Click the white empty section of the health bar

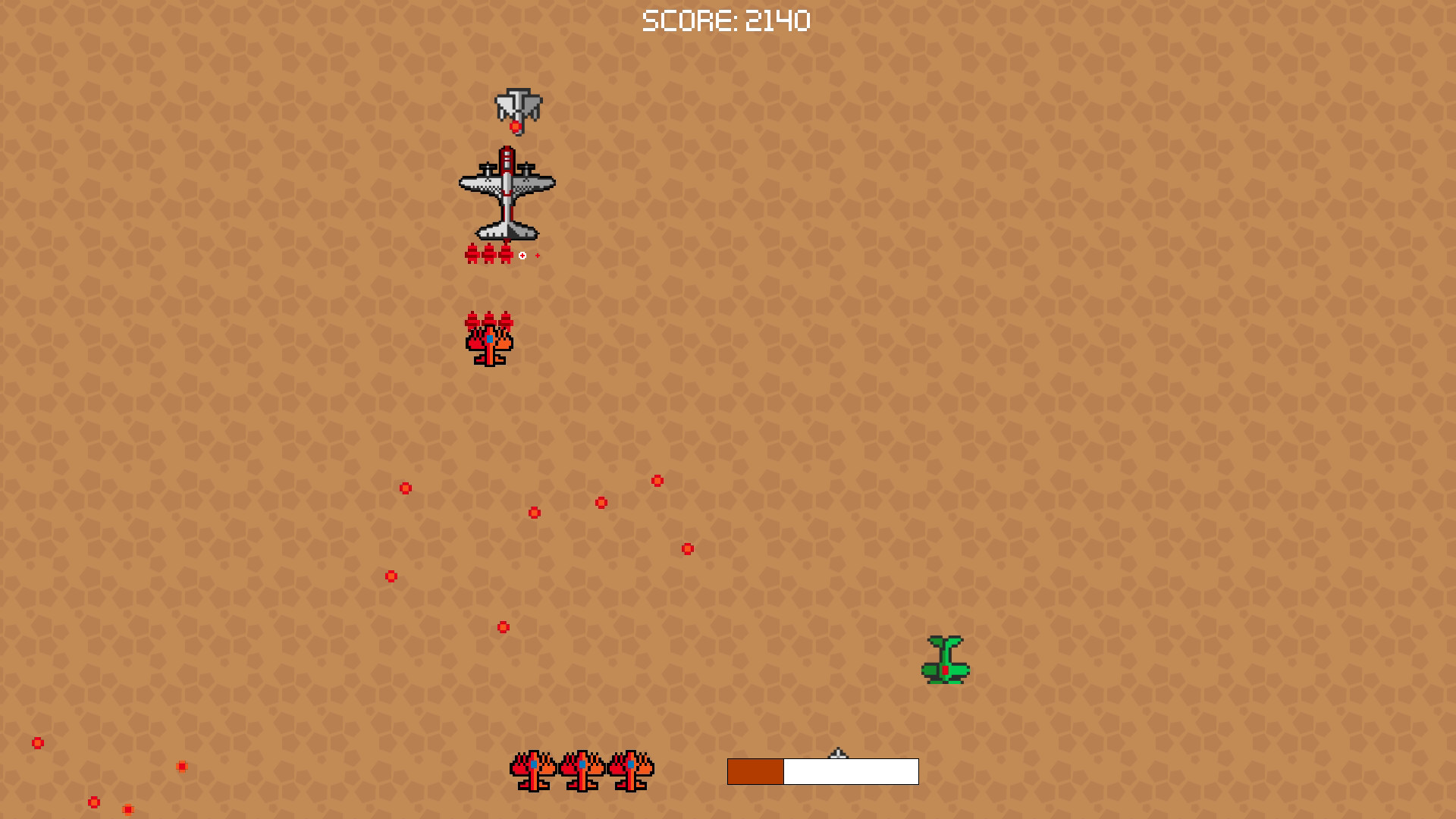[x=849, y=770]
